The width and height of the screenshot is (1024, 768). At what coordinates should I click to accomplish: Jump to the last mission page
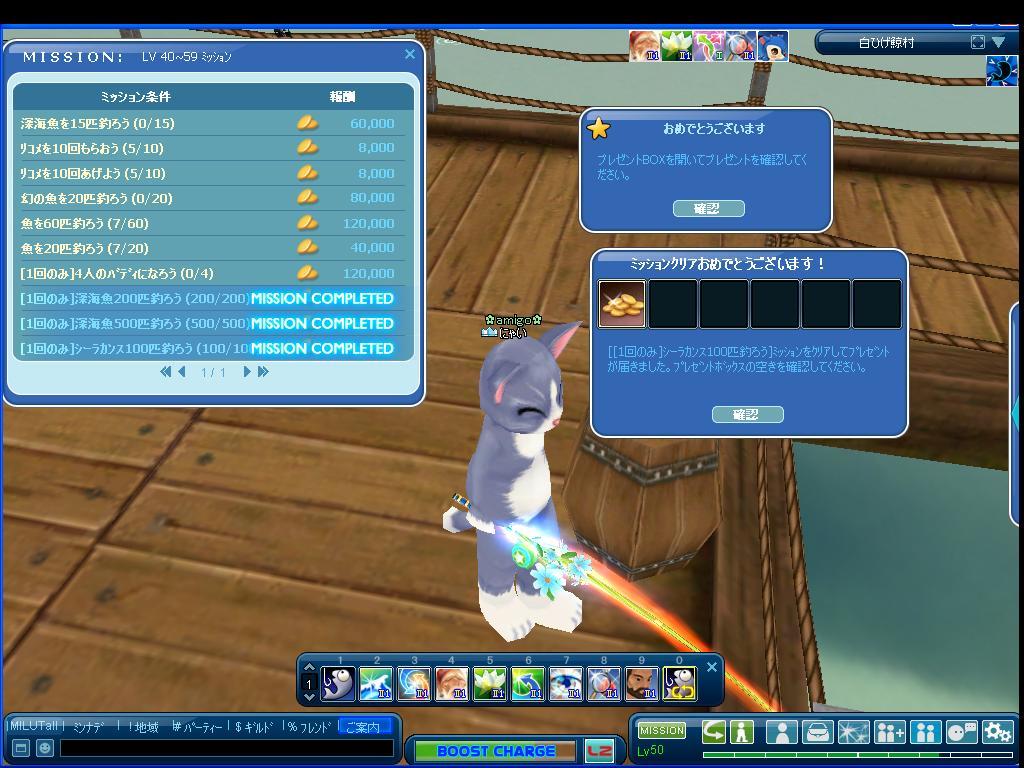(x=264, y=372)
